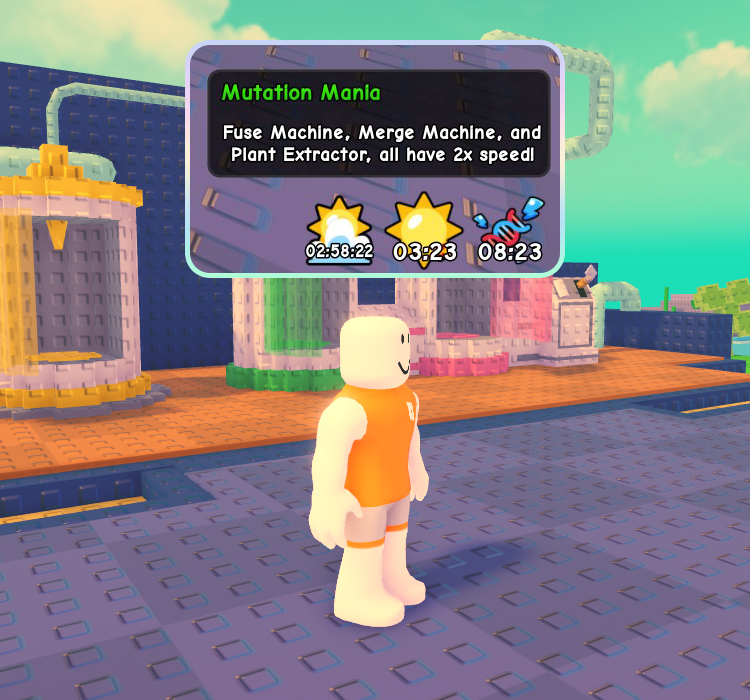The width and height of the screenshot is (750, 700).
Task: Click the full sun event icon
Action: click(x=424, y=223)
